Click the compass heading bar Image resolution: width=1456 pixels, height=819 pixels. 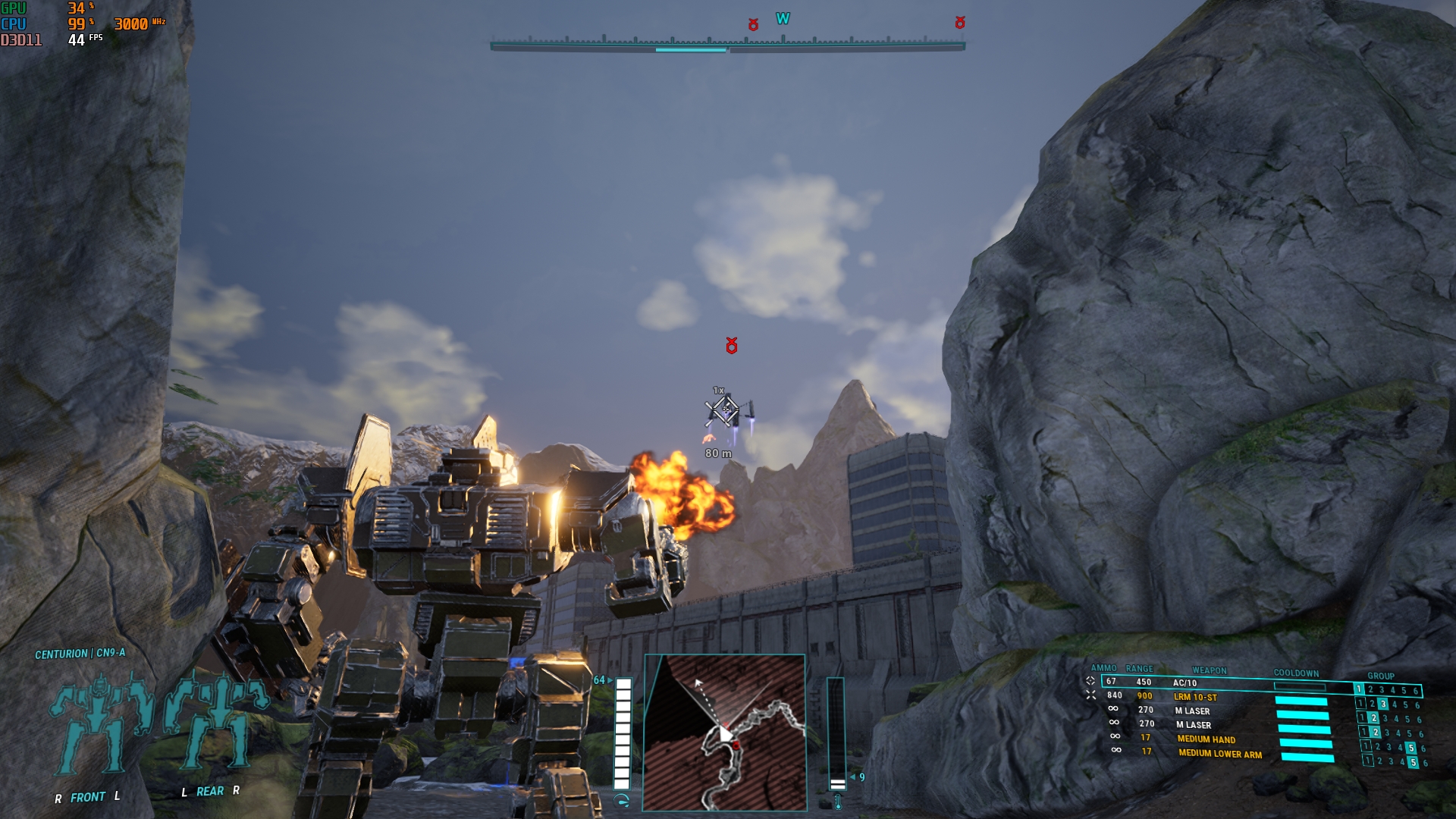(x=727, y=45)
